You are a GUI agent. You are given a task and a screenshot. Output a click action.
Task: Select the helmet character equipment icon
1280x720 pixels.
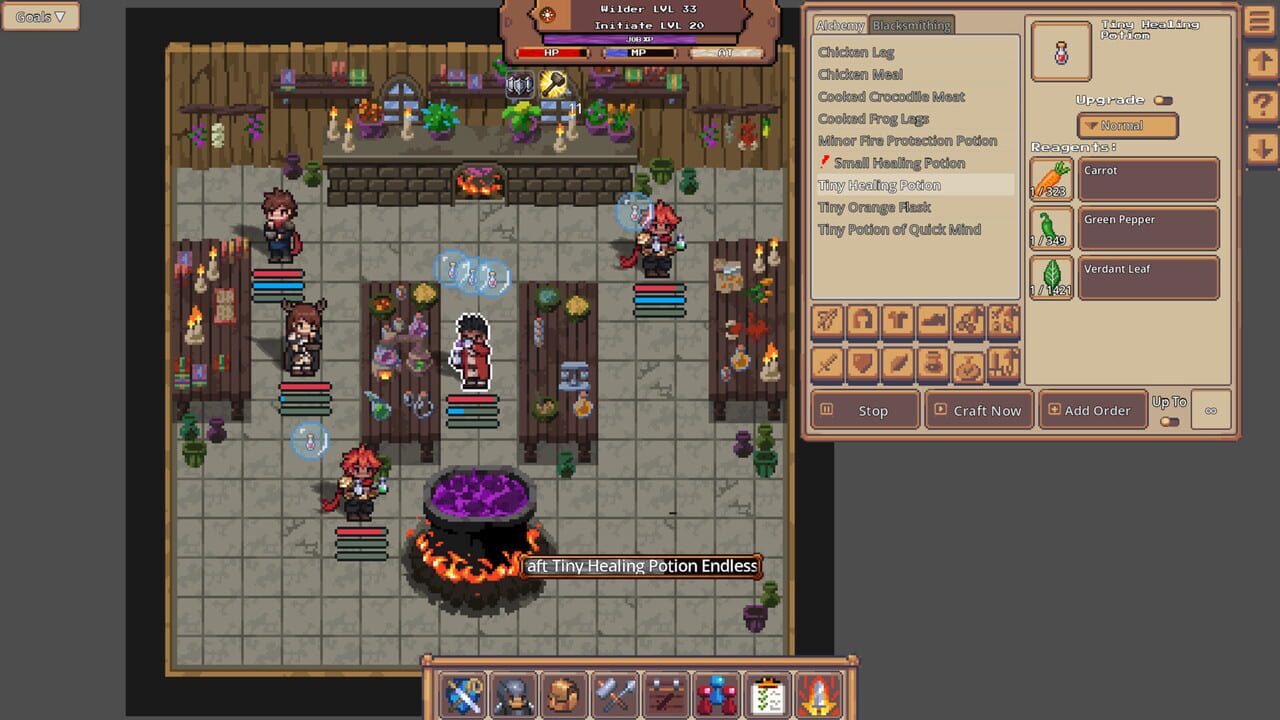click(513, 693)
